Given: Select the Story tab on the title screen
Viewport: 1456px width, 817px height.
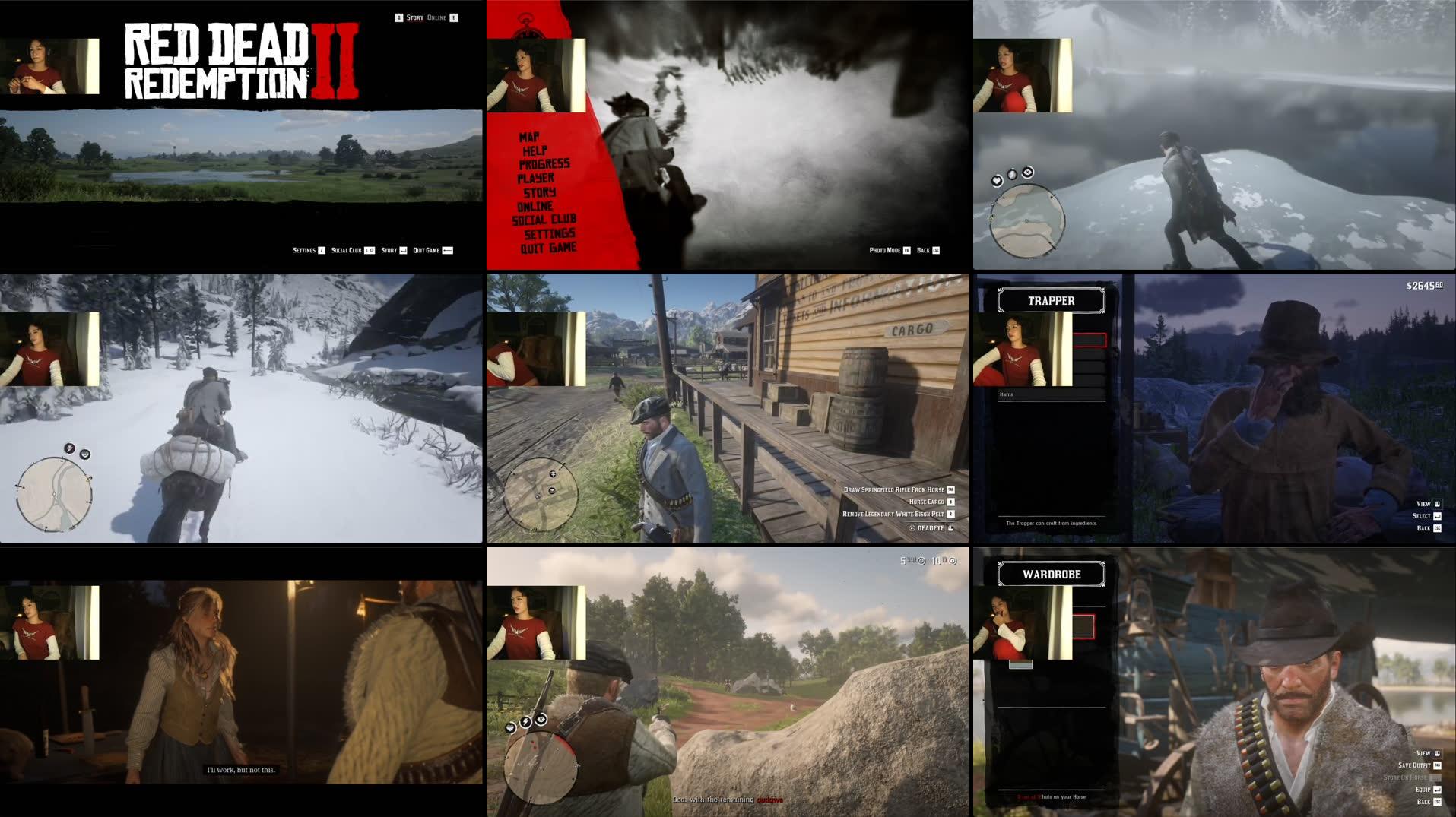Looking at the screenshot, I should (414, 16).
